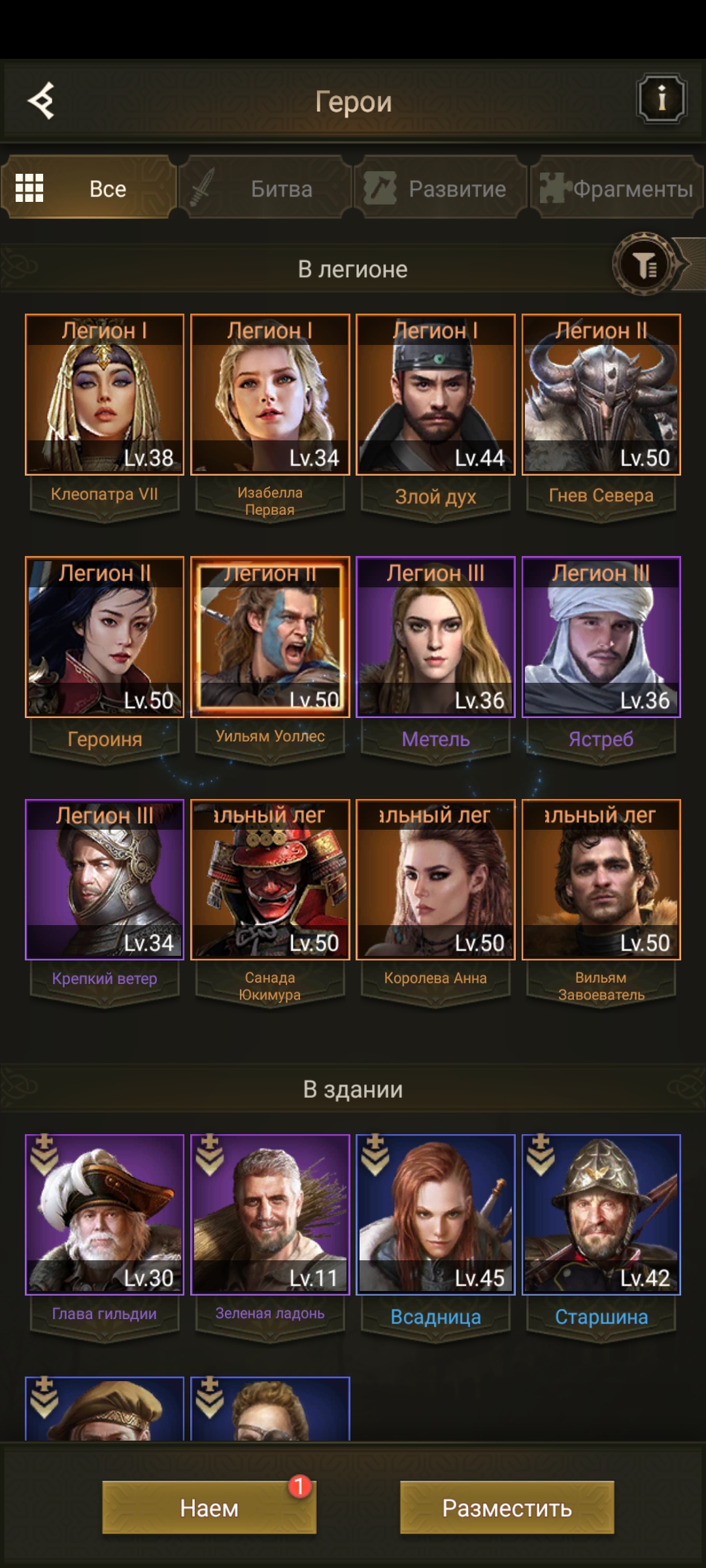Select the Все tab
The height and width of the screenshot is (1568, 706).
pos(90,189)
